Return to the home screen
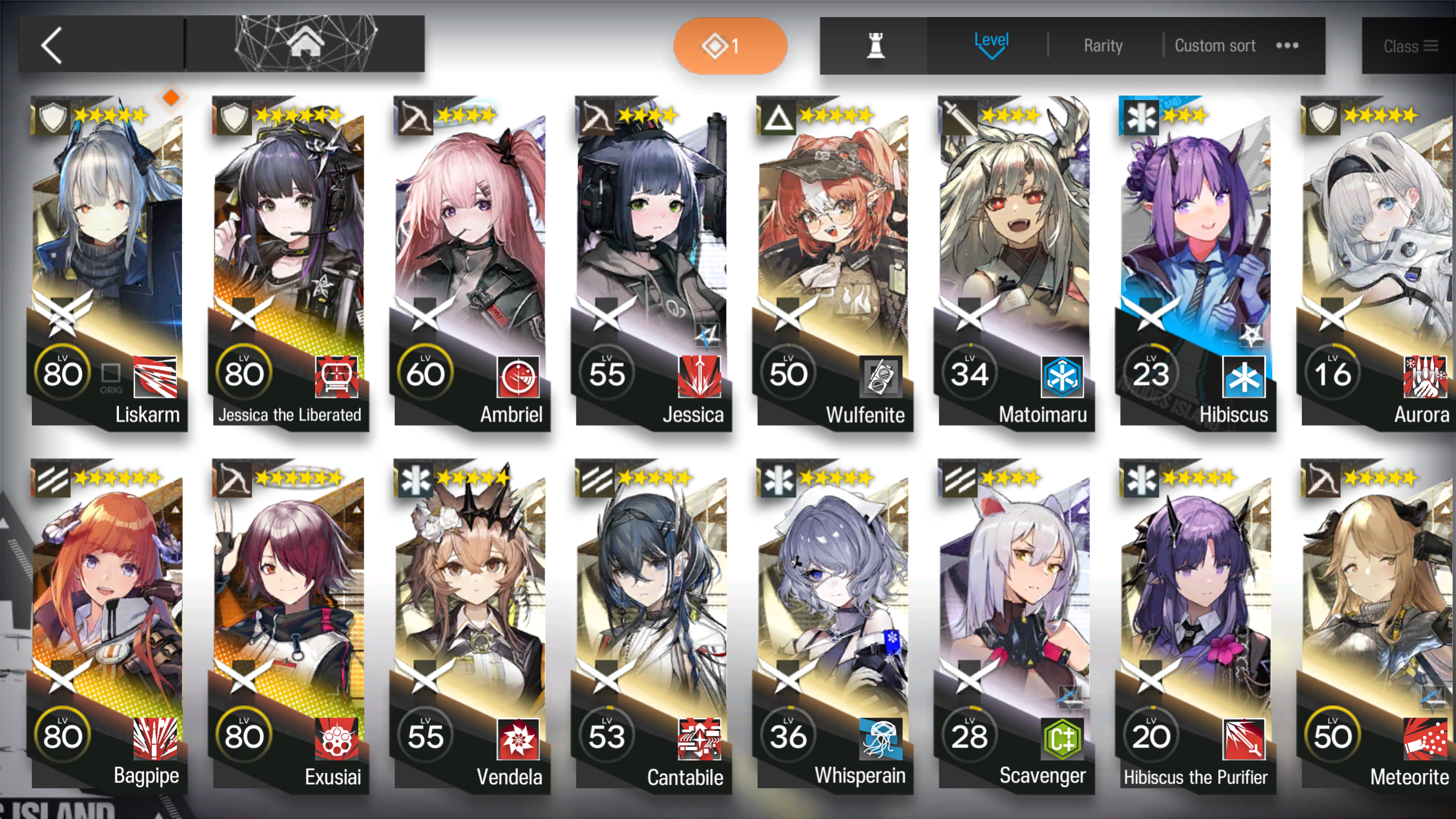The height and width of the screenshot is (819, 1456). coord(306,44)
